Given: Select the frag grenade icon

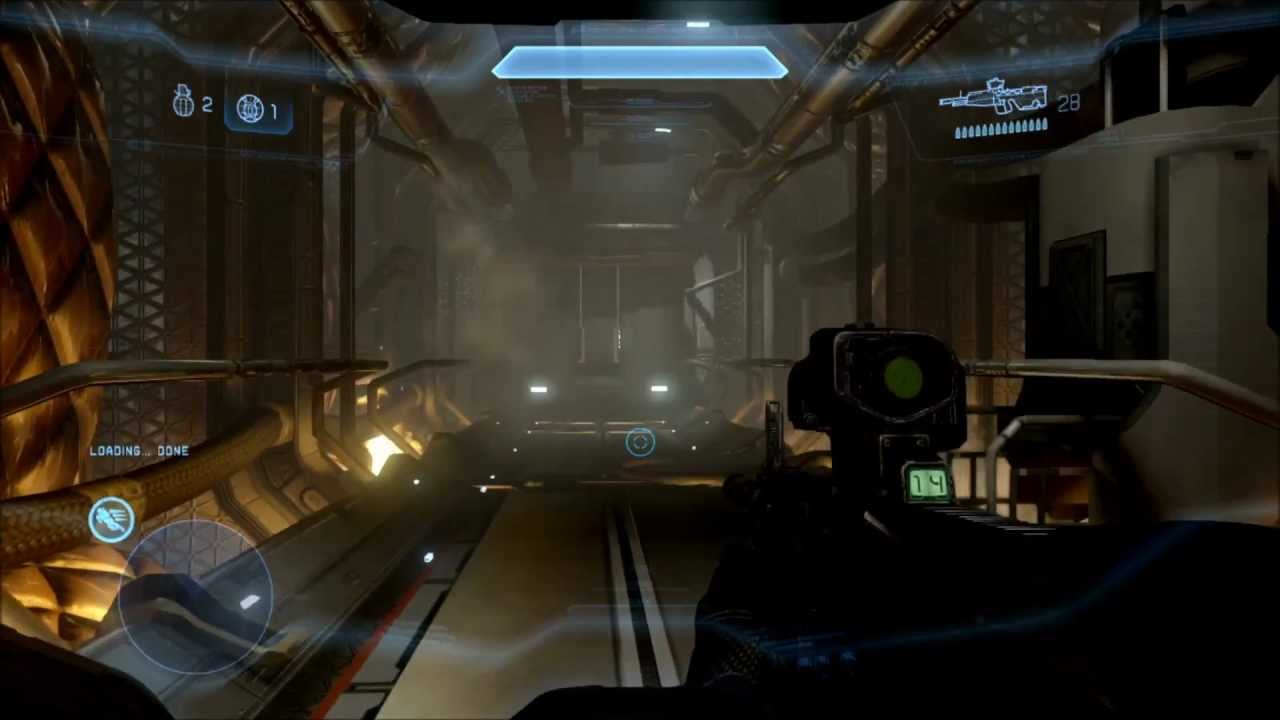Looking at the screenshot, I should 184,101.
